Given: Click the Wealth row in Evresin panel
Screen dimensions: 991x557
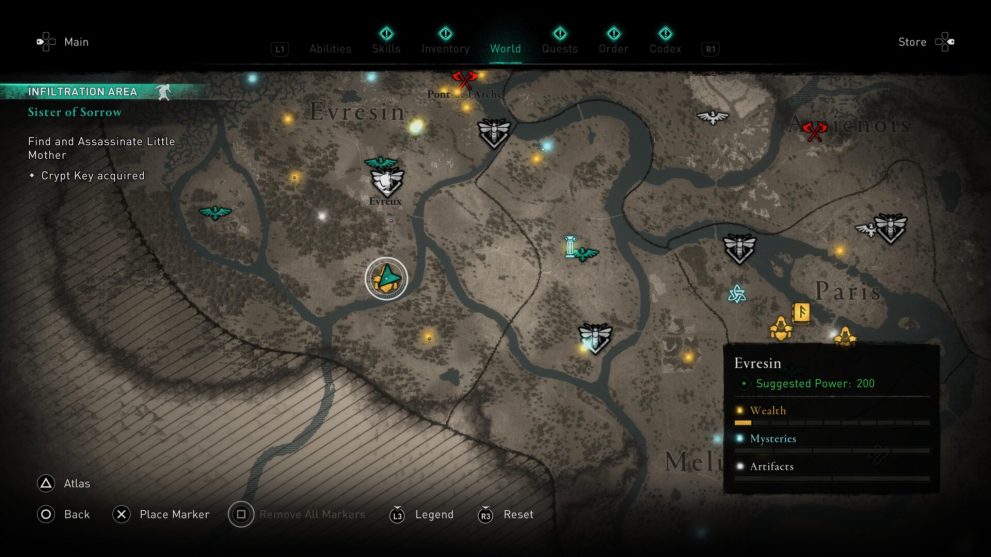Looking at the screenshot, I should tap(831, 411).
